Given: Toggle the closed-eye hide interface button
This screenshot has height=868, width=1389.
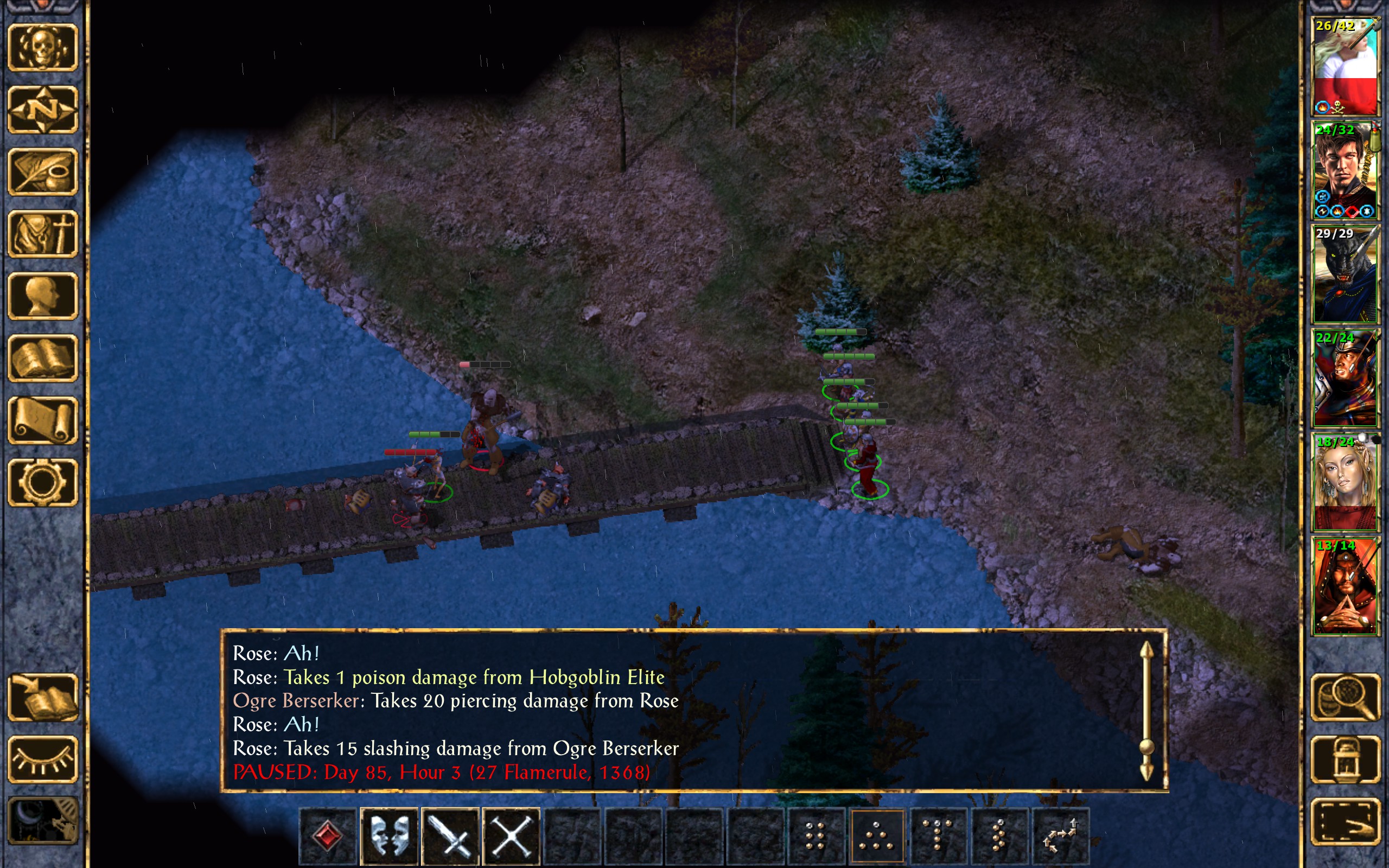Looking at the screenshot, I should pyautogui.click(x=43, y=759).
